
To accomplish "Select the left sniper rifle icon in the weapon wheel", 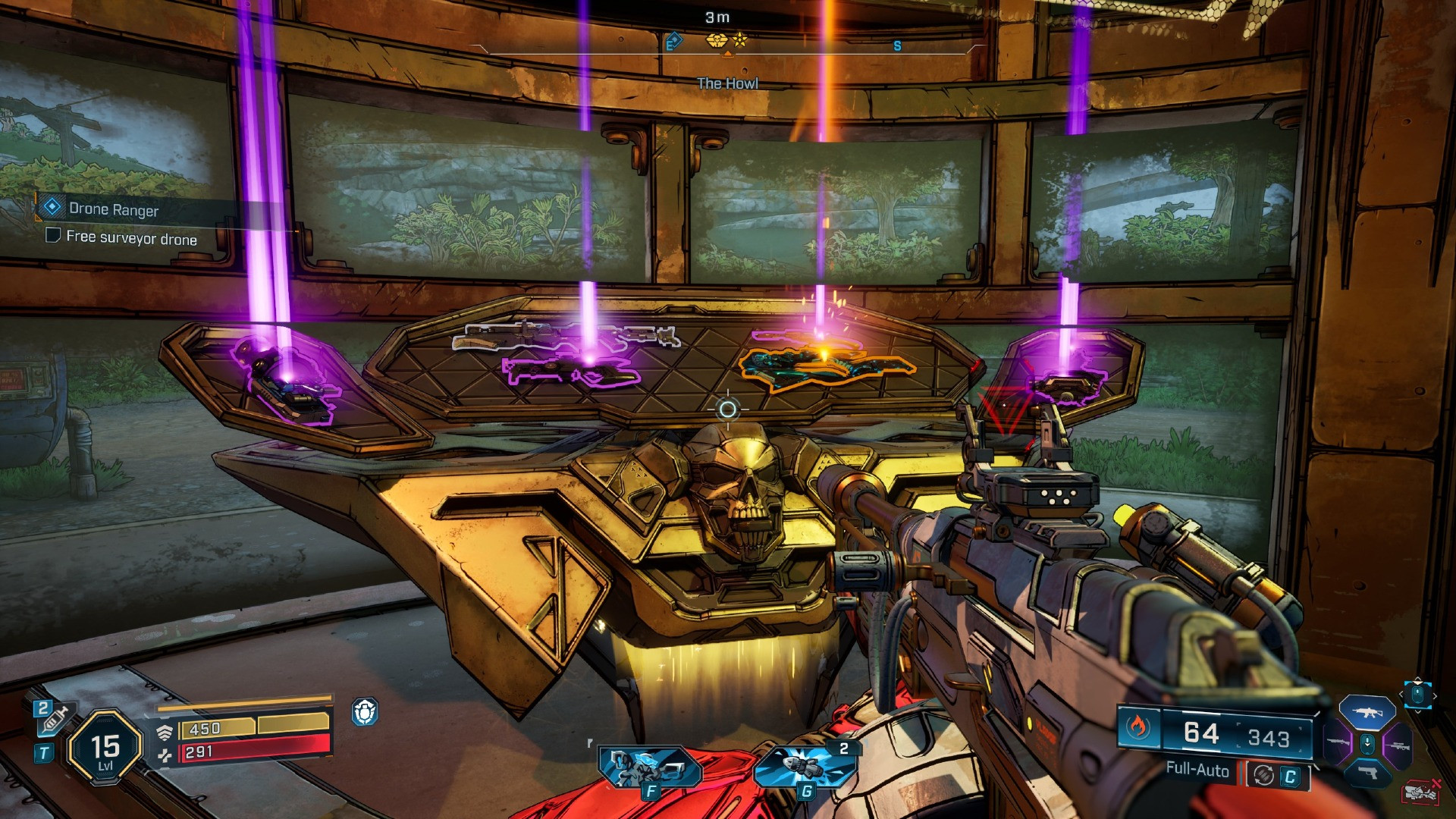I will tap(1338, 742).
